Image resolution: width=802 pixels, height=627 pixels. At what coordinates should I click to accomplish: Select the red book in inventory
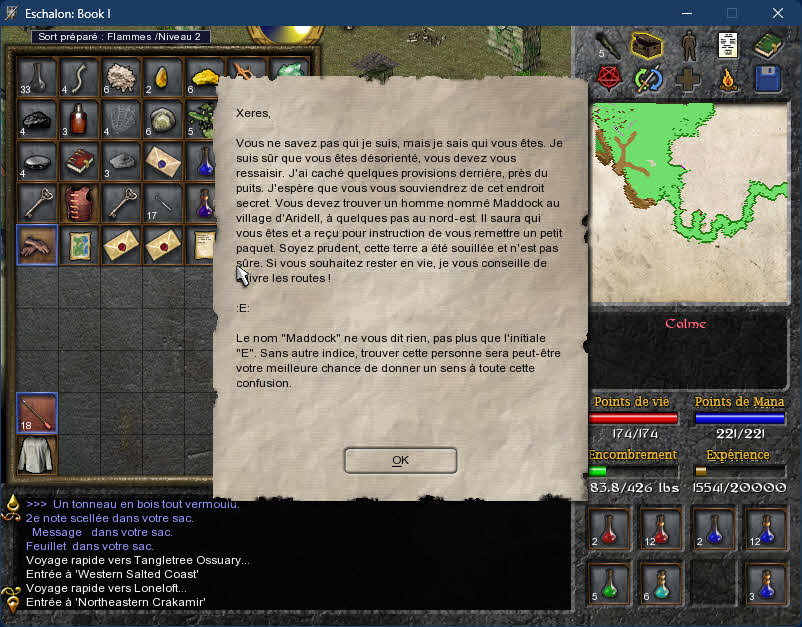coord(79,159)
